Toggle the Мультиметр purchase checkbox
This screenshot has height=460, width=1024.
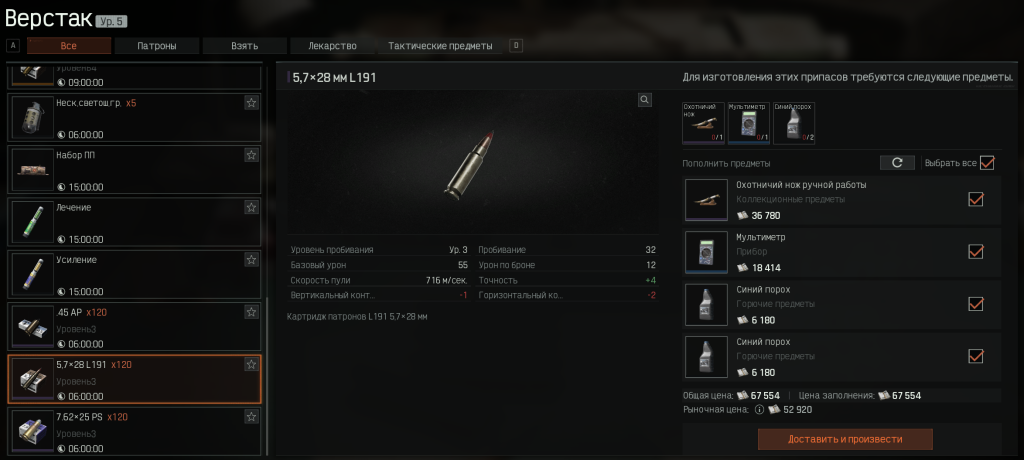pyautogui.click(x=976, y=251)
